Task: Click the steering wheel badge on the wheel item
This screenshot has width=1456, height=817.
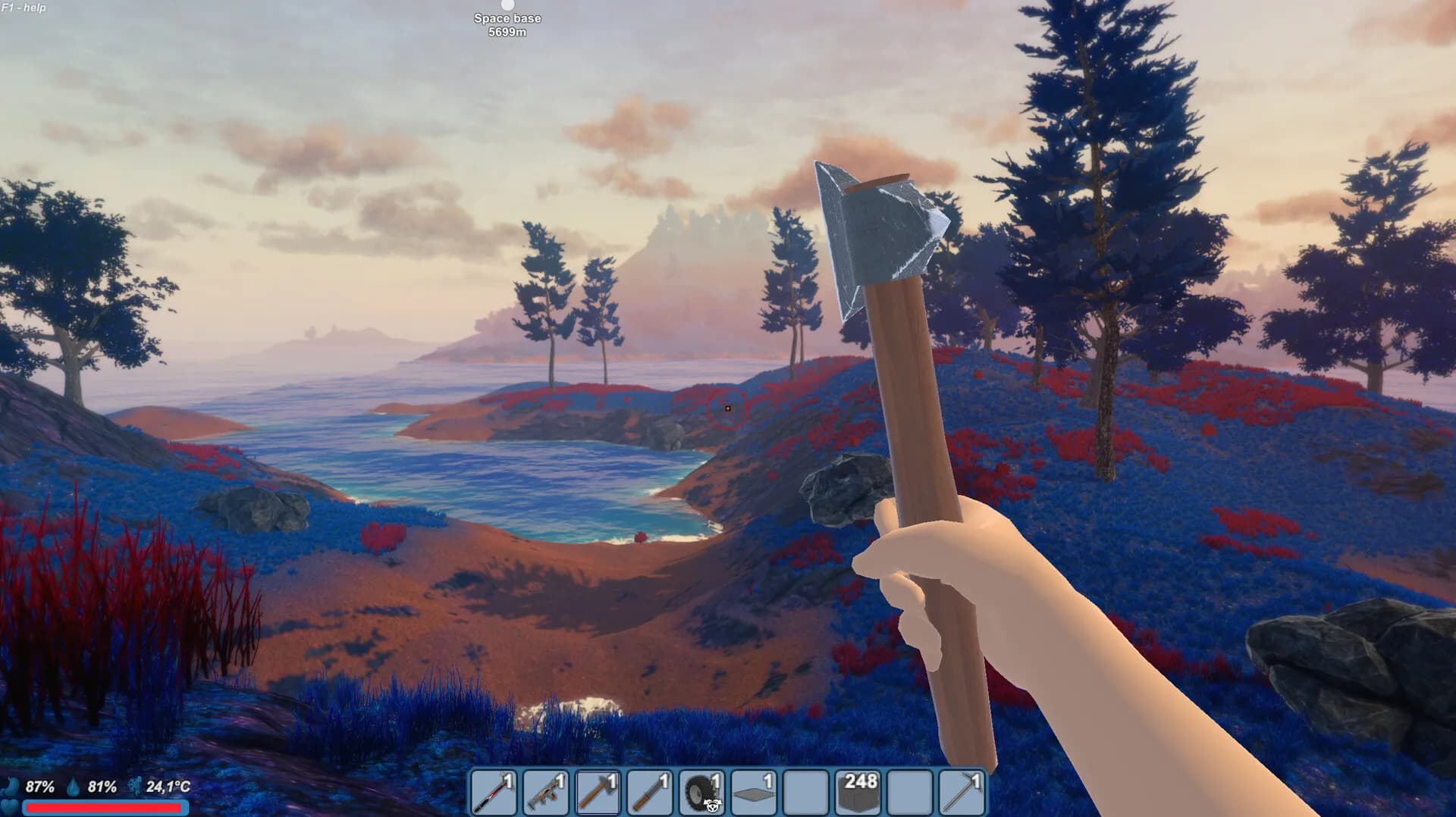Action: tap(711, 805)
